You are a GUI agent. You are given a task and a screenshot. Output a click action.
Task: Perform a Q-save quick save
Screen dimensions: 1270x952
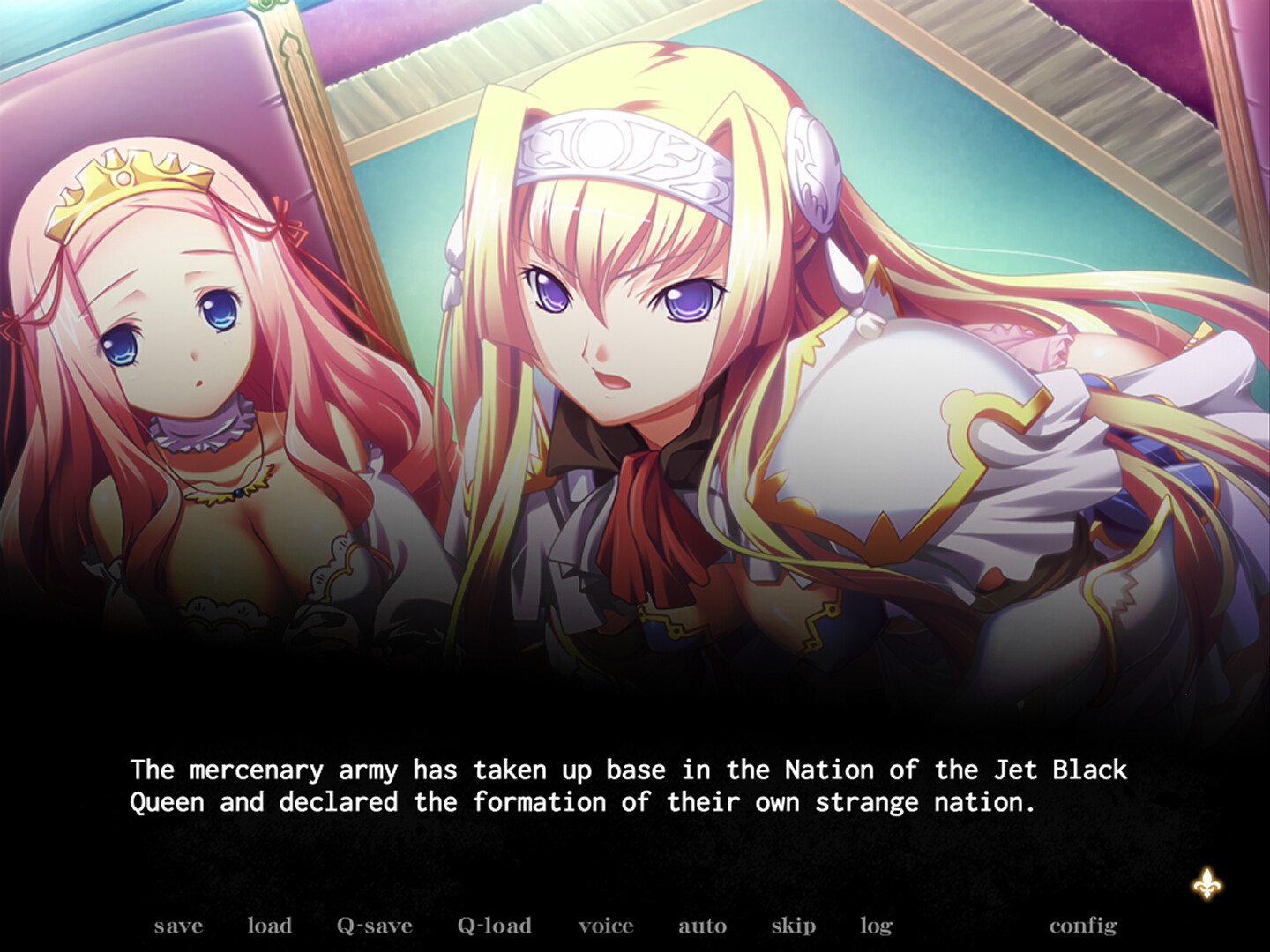coord(374,926)
